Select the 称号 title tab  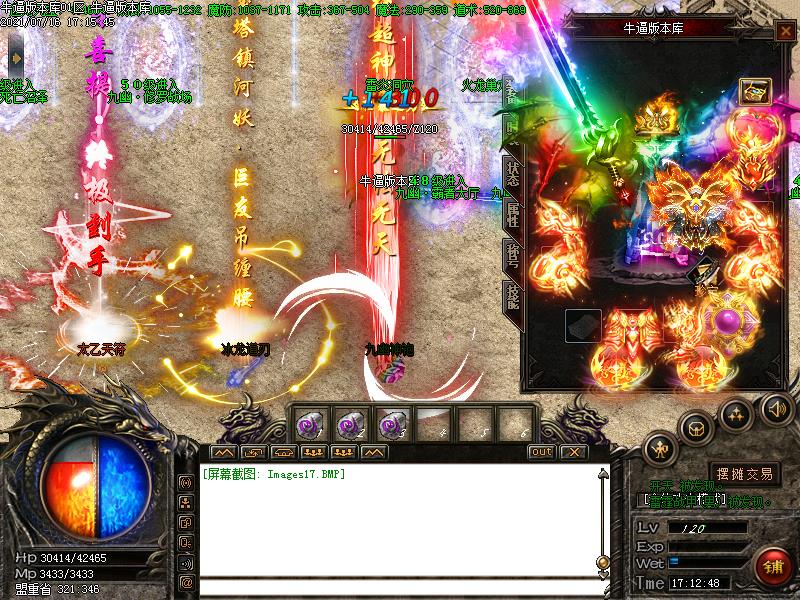pos(509,252)
